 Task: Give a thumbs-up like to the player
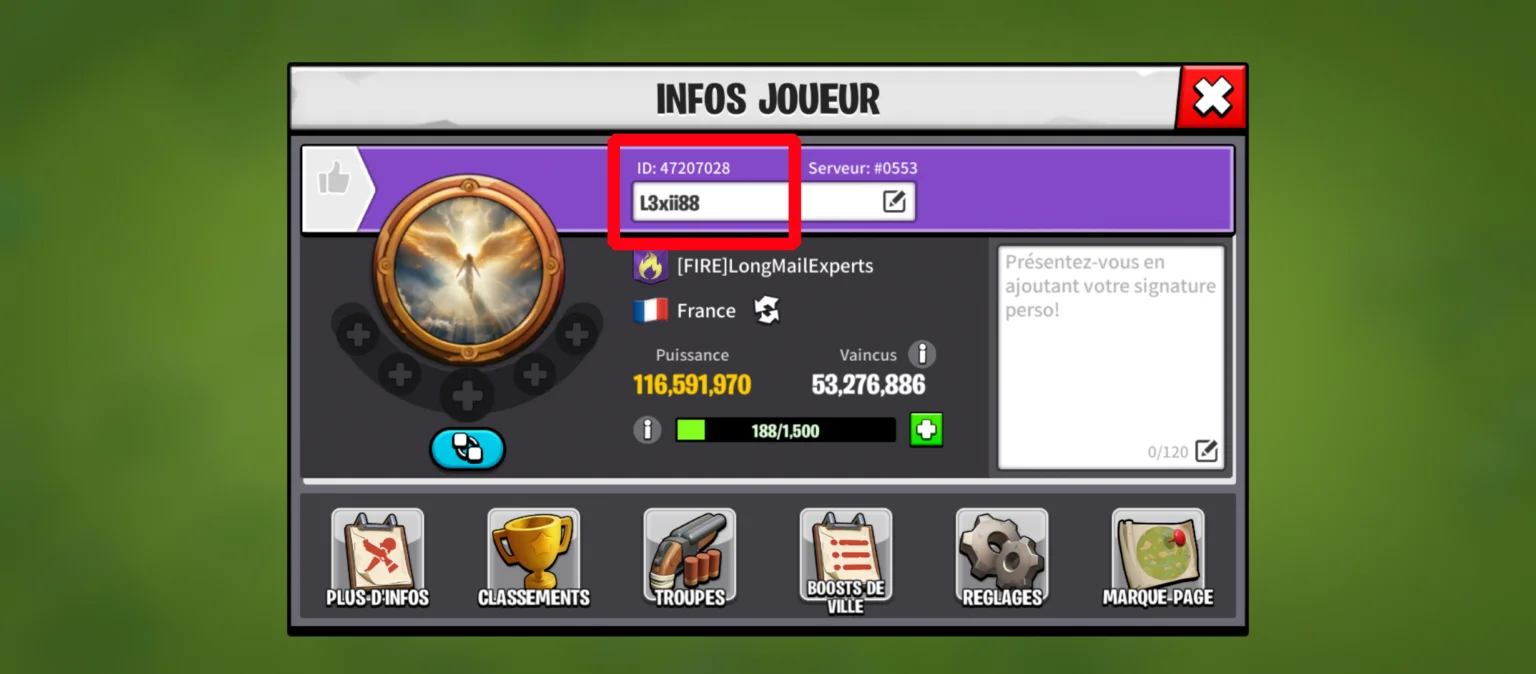click(x=334, y=180)
